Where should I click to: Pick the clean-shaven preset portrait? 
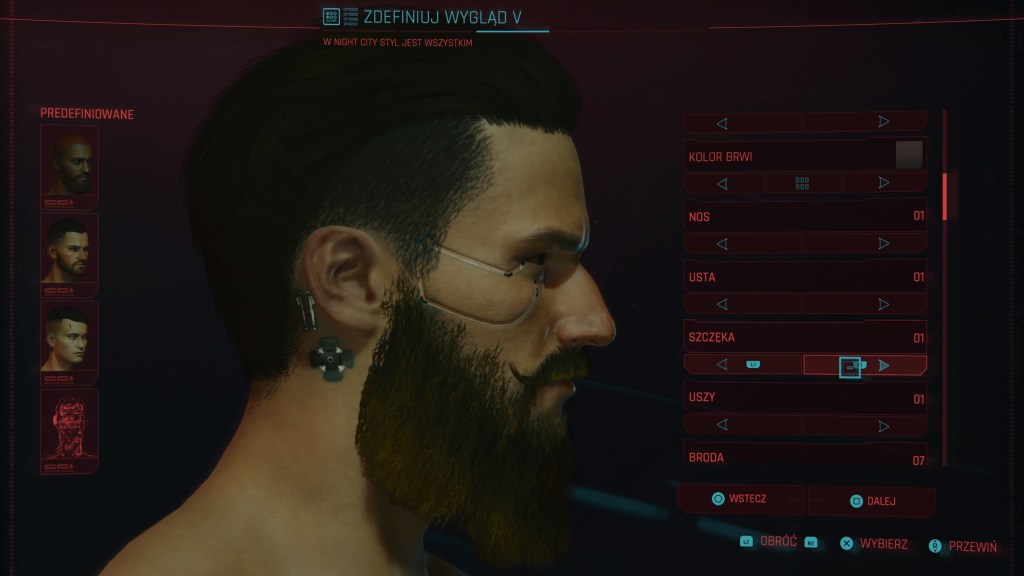pos(69,337)
